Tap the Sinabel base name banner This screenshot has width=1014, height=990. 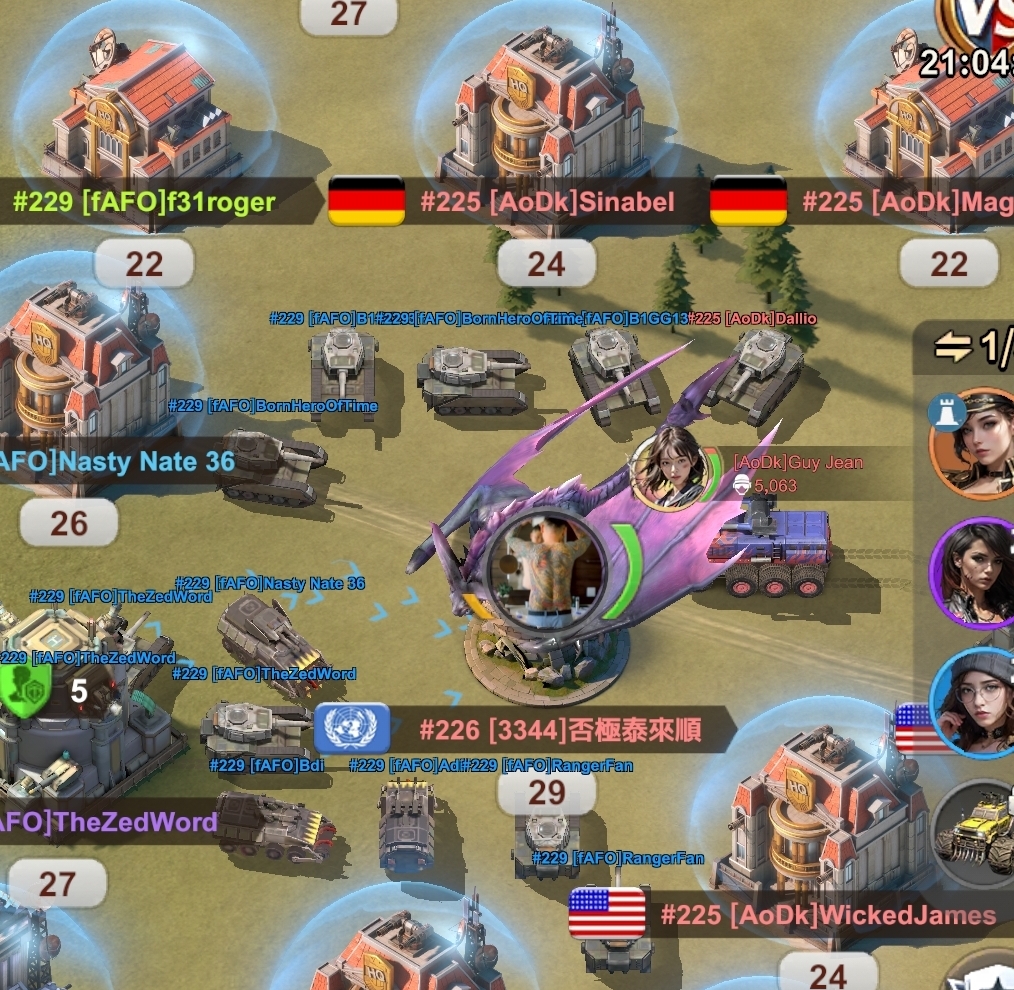546,202
